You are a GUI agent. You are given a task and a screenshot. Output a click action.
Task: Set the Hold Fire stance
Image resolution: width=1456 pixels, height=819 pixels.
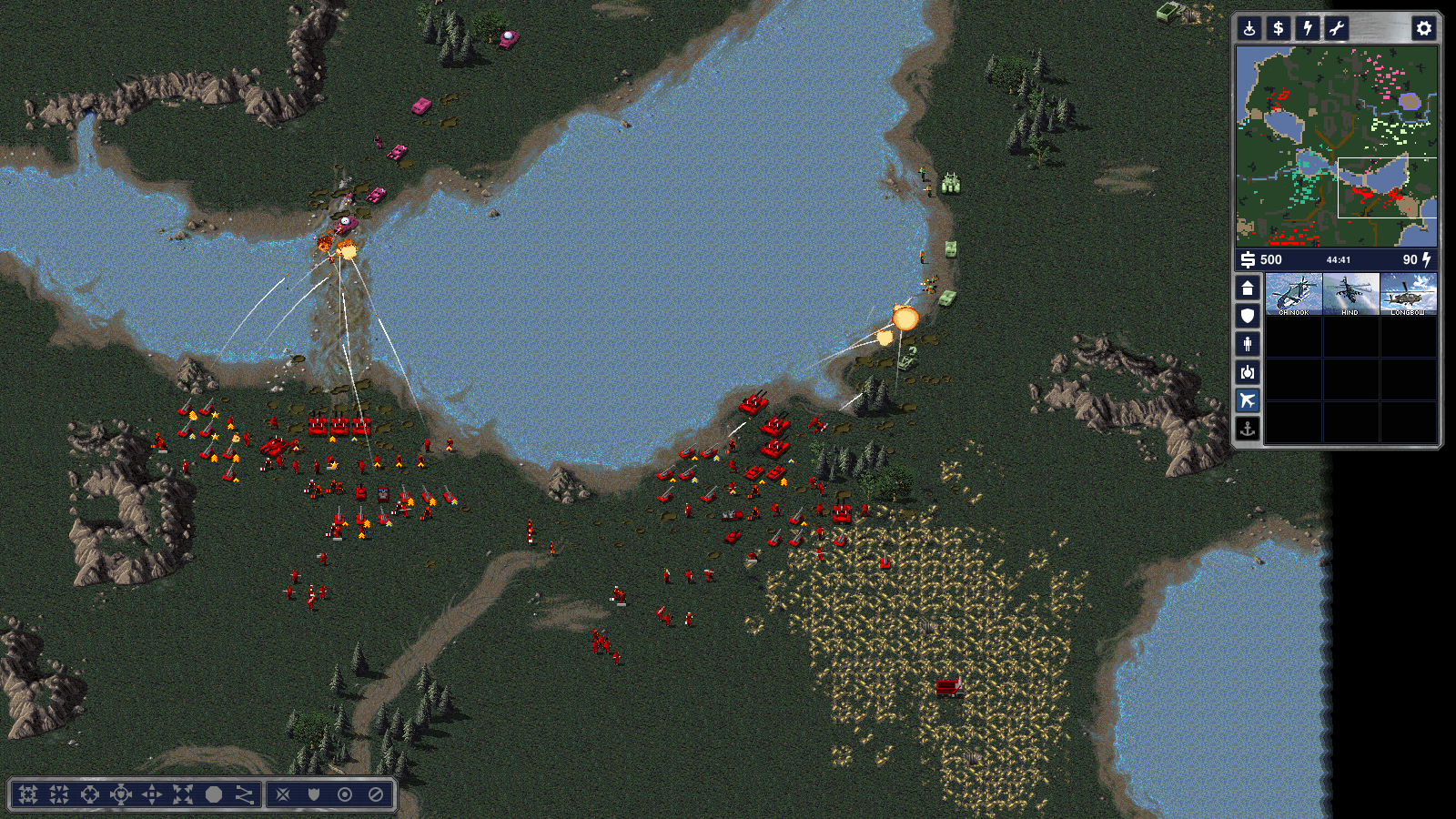(x=376, y=794)
